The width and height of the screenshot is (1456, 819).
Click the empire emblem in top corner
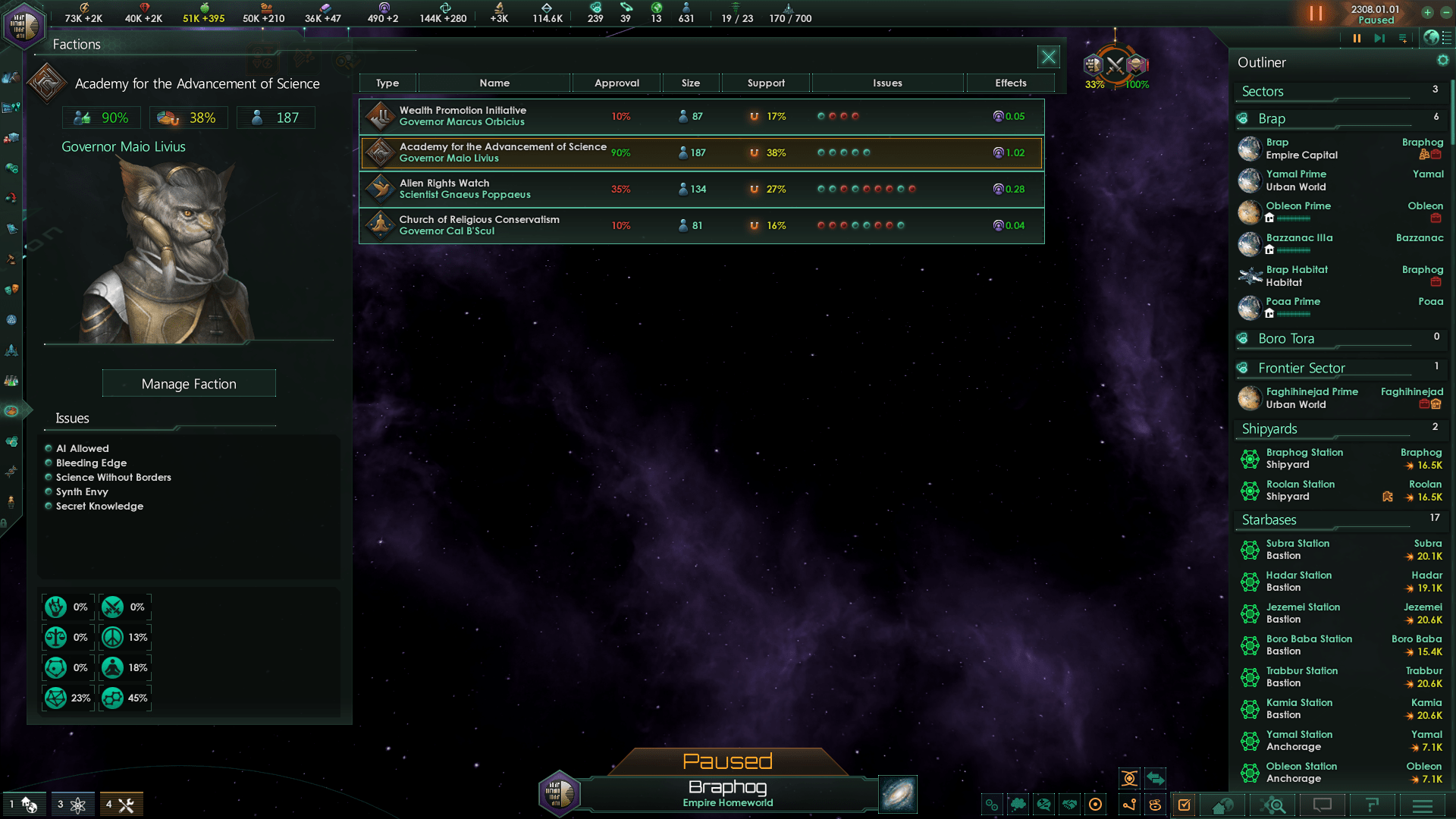click(24, 24)
